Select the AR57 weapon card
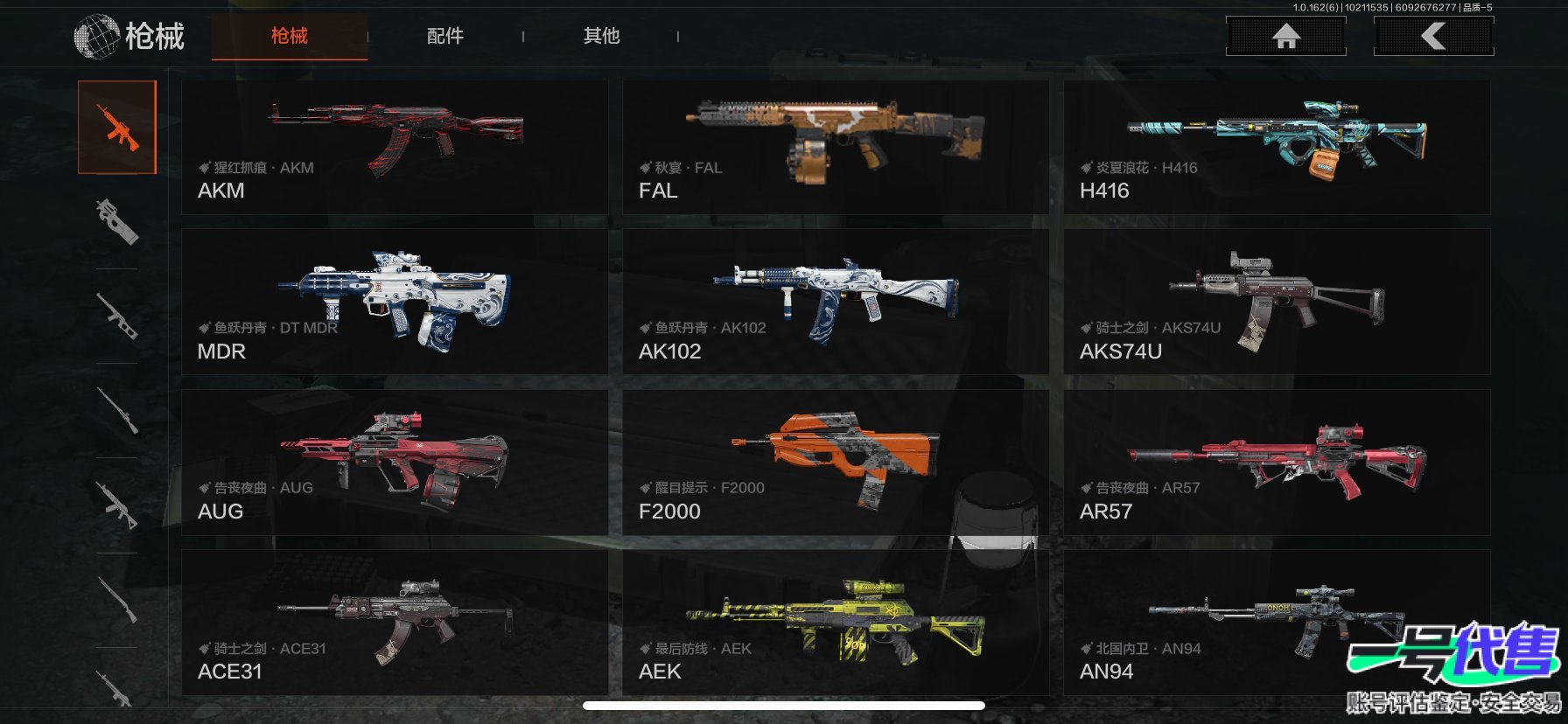 click(x=1277, y=463)
